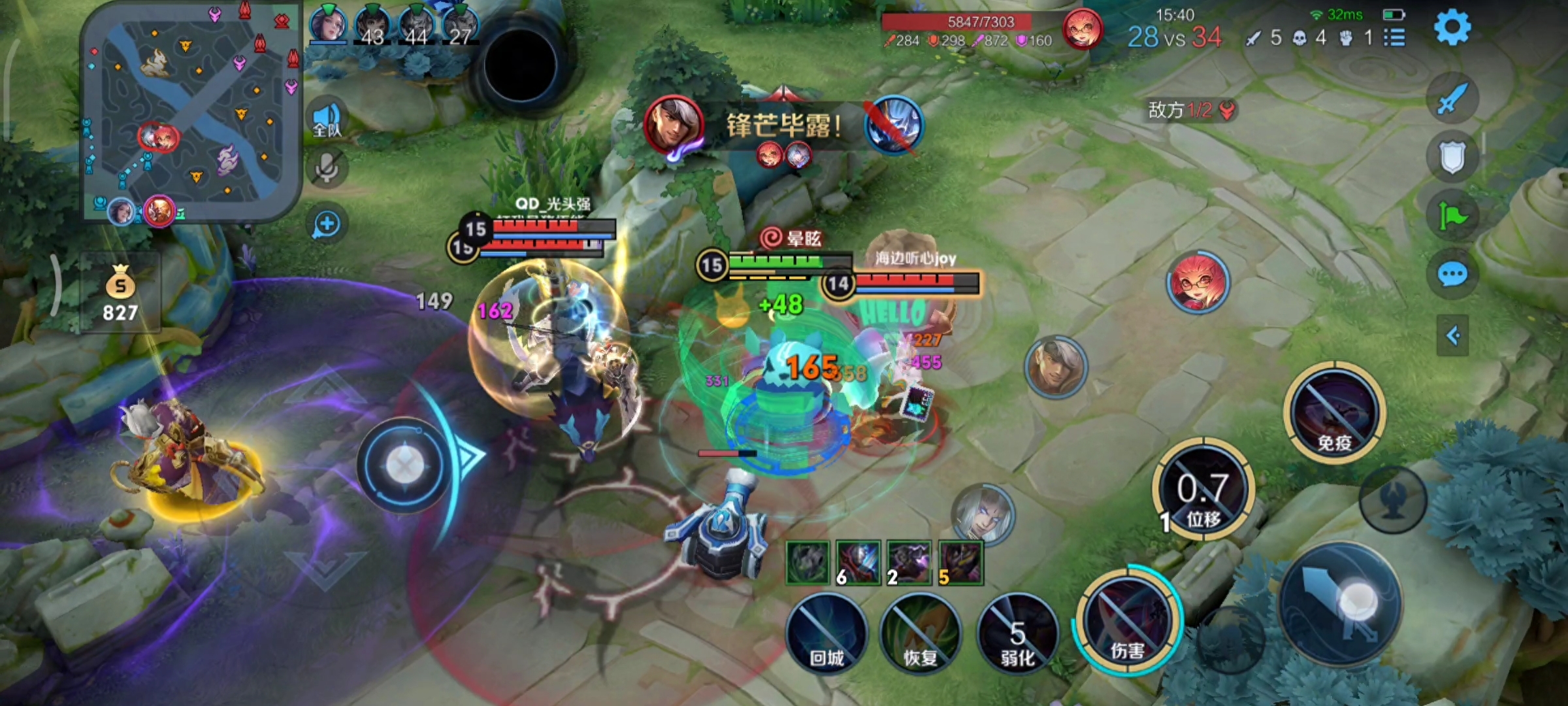Open the magnifier-plus button under the microphone
The width and height of the screenshot is (1568, 706).
327,224
